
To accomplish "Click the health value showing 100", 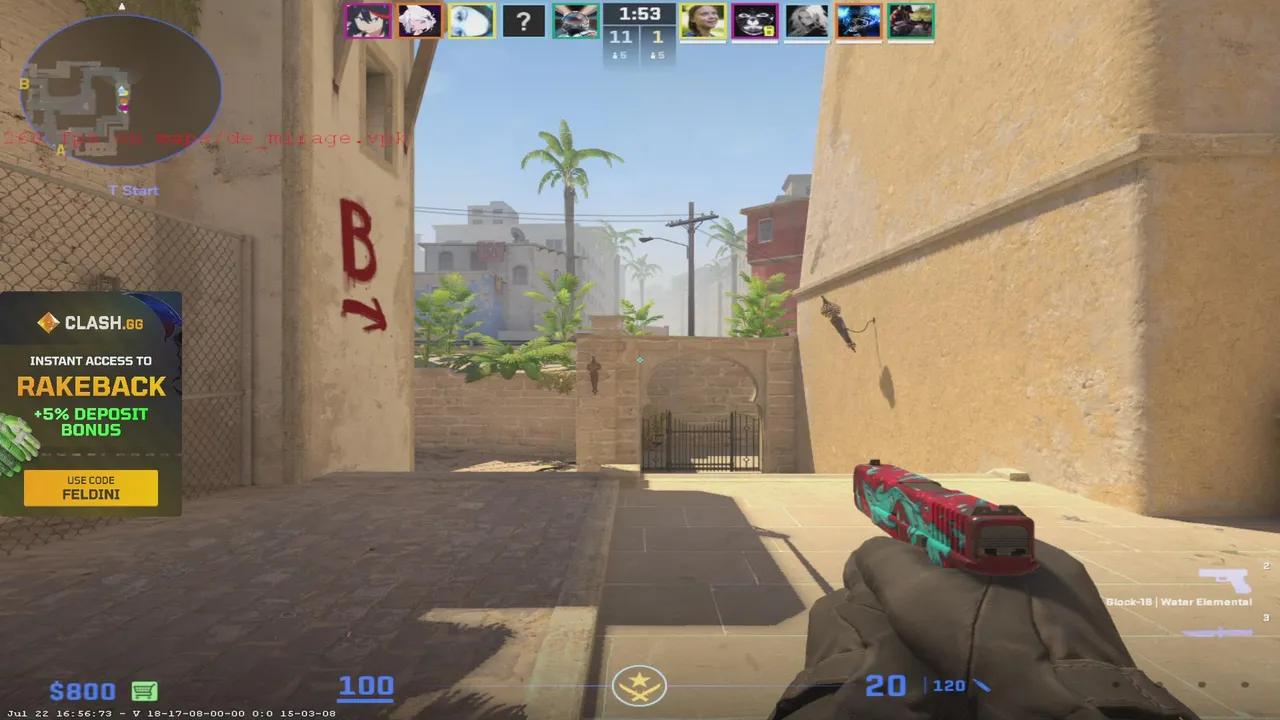I will (x=366, y=685).
